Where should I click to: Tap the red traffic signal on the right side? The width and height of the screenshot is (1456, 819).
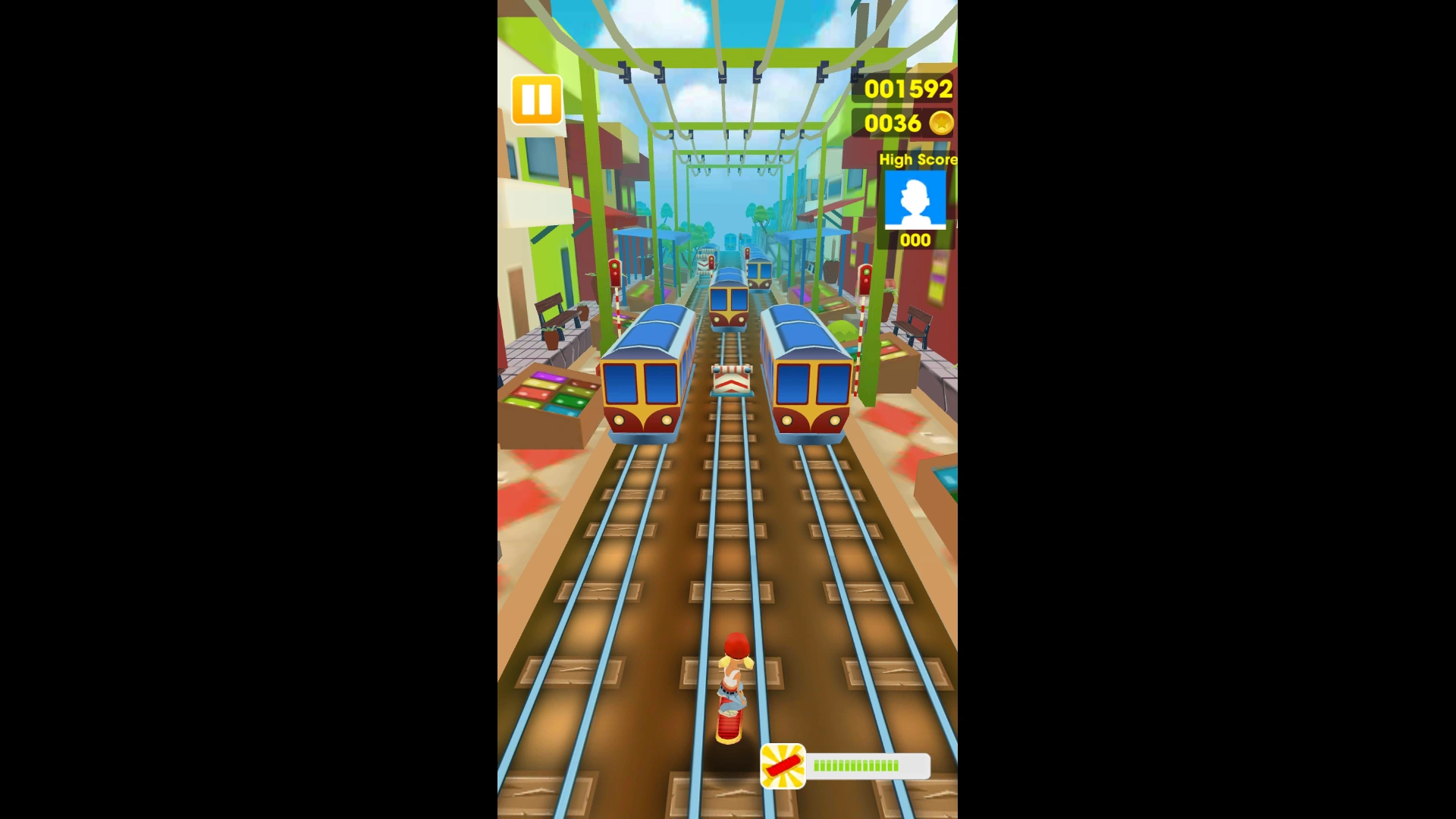tap(864, 281)
